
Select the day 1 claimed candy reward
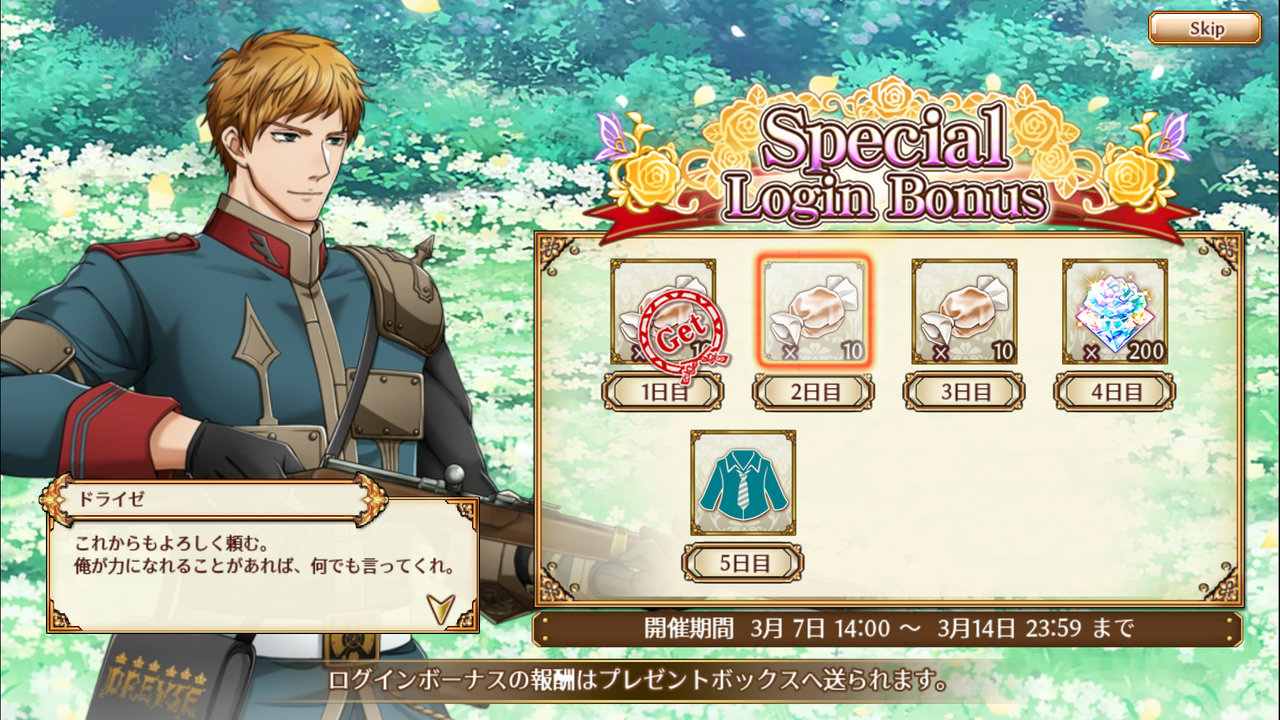click(663, 312)
